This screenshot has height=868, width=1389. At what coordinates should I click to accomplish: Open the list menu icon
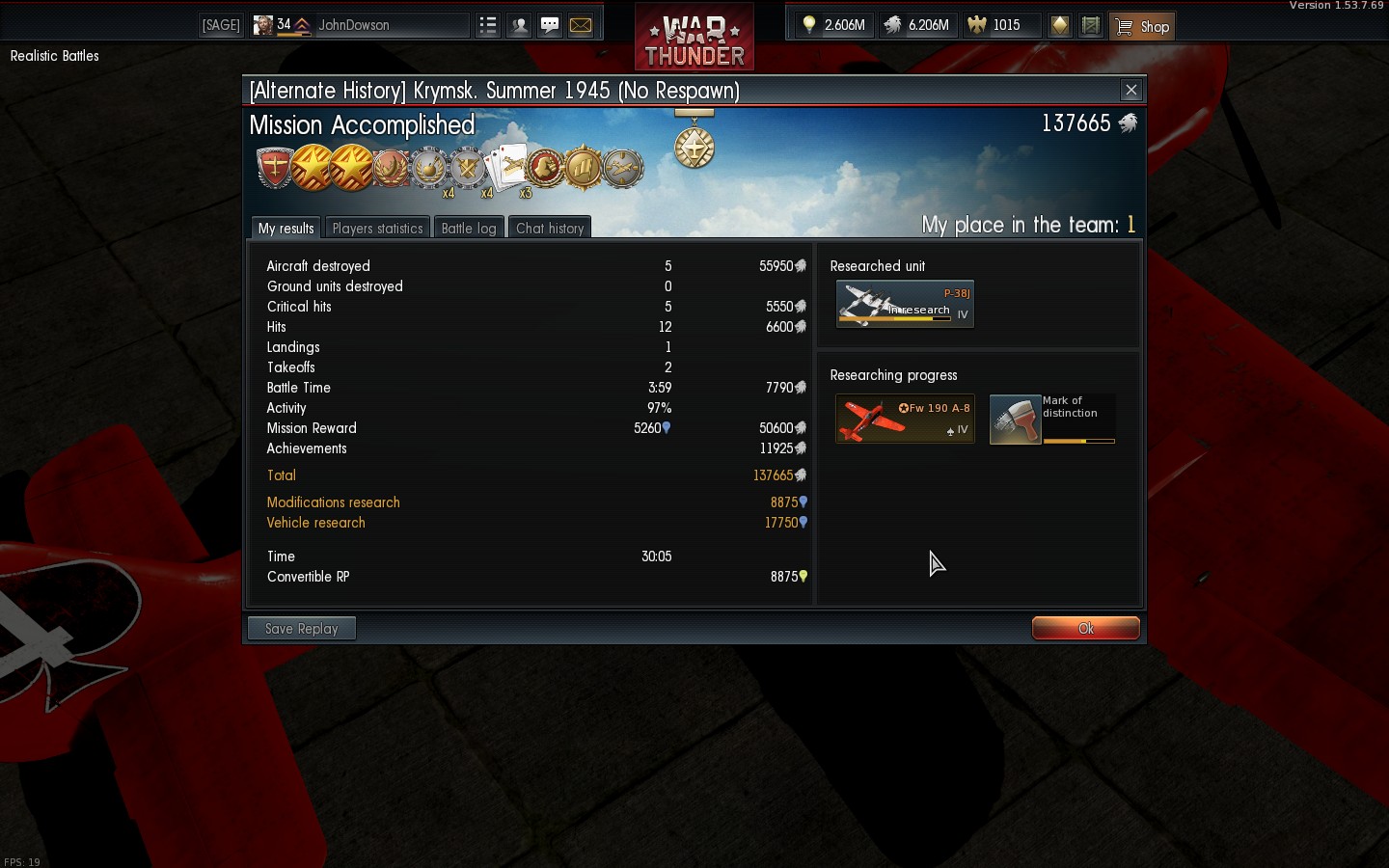[488, 25]
